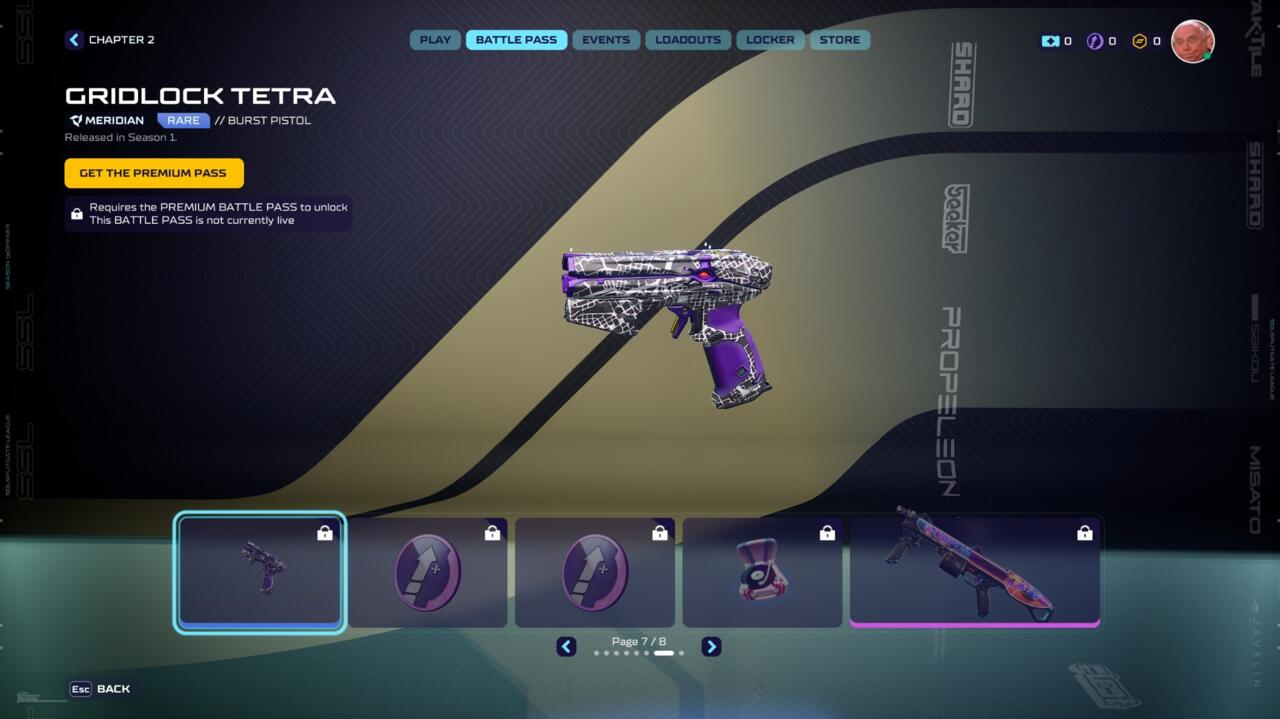This screenshot has height=719, width=1280.
Task: Click the Back button
Action: [x=101, y=689]
